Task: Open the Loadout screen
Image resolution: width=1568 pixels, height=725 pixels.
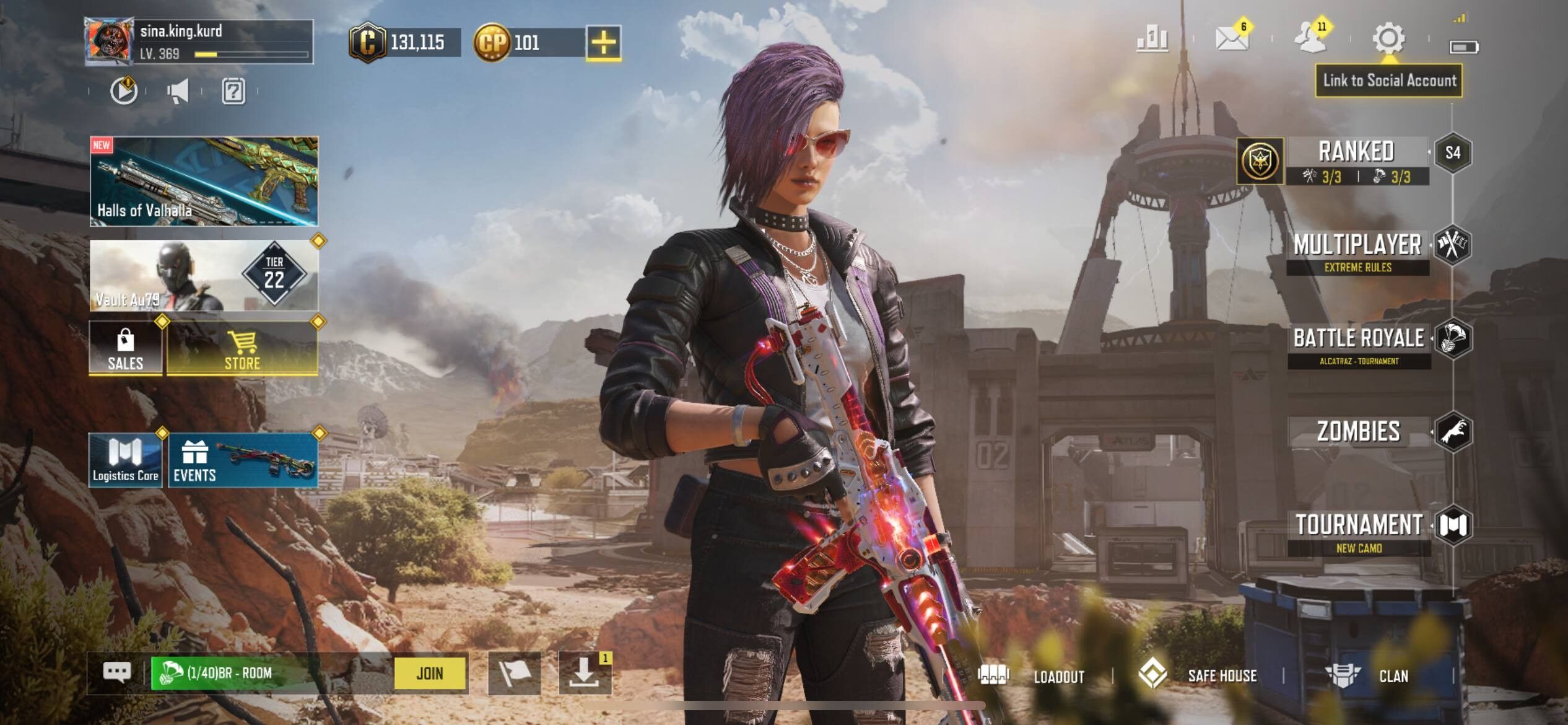Action: coord(1032,676)
